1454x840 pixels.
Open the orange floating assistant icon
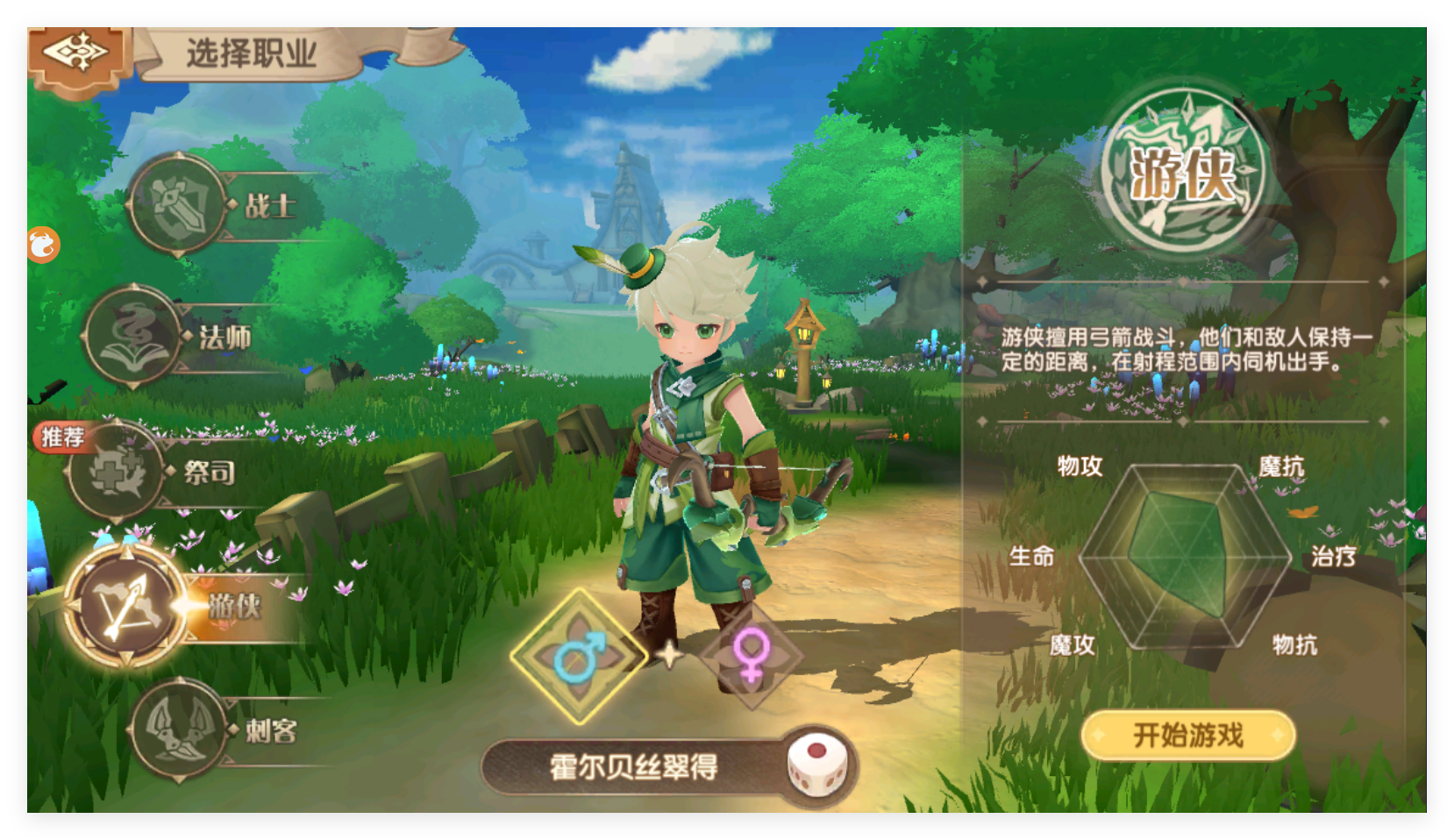click(43, 245)
